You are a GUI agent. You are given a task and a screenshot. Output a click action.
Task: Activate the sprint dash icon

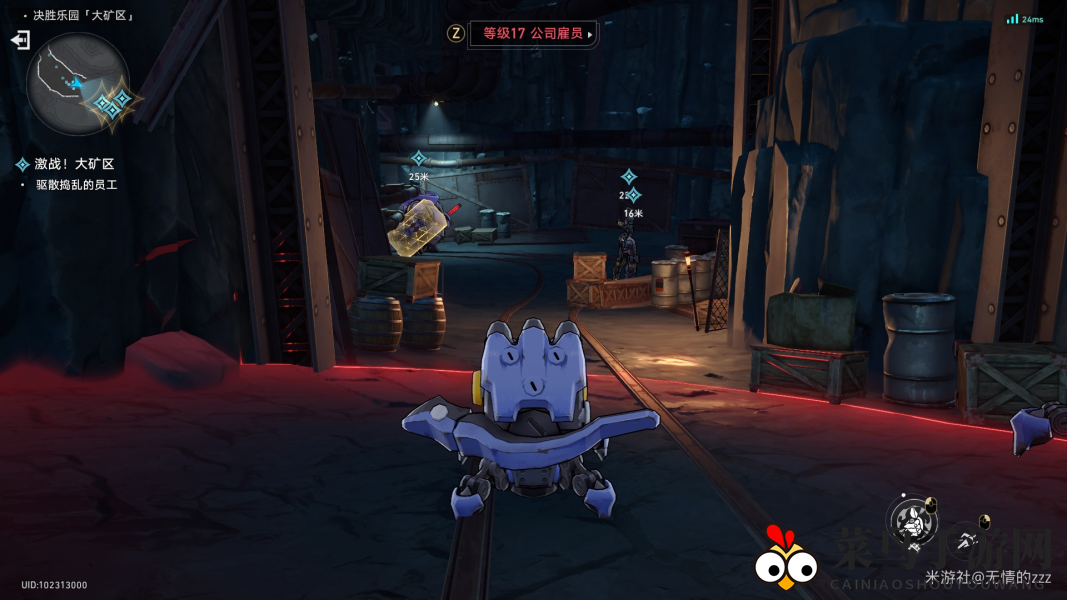click(966, 541)
